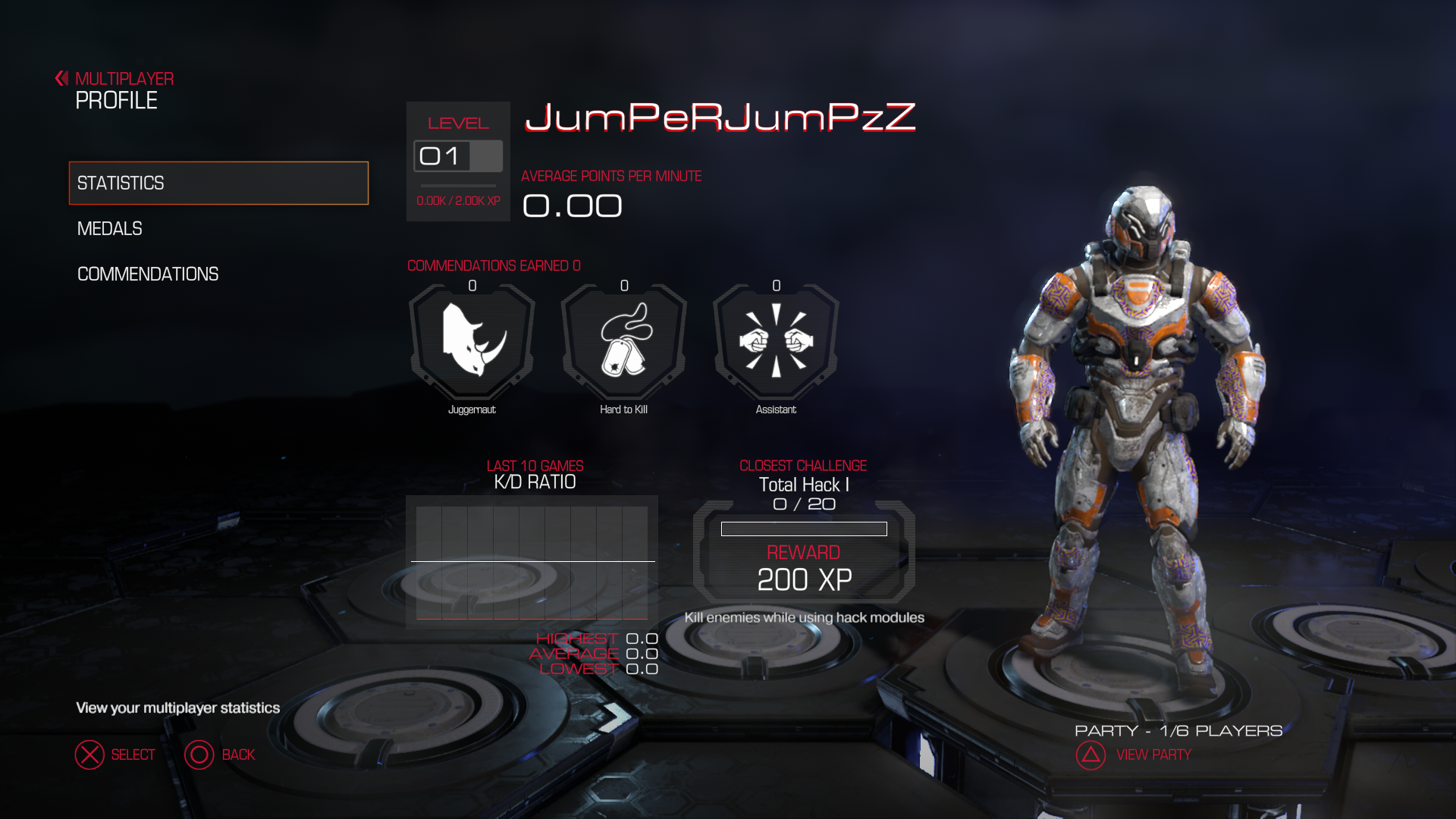The height and width of the screenshot is (819, 1456).
Task: Open the Medals section
Action: point(110,228)
